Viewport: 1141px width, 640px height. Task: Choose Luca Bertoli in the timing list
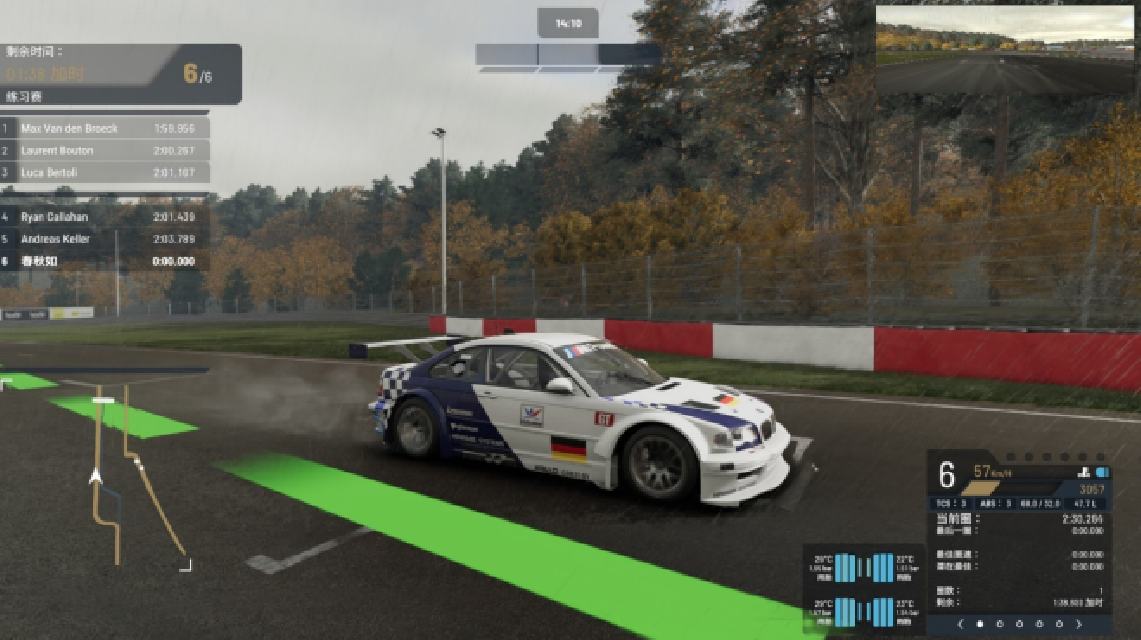point(105,172)
